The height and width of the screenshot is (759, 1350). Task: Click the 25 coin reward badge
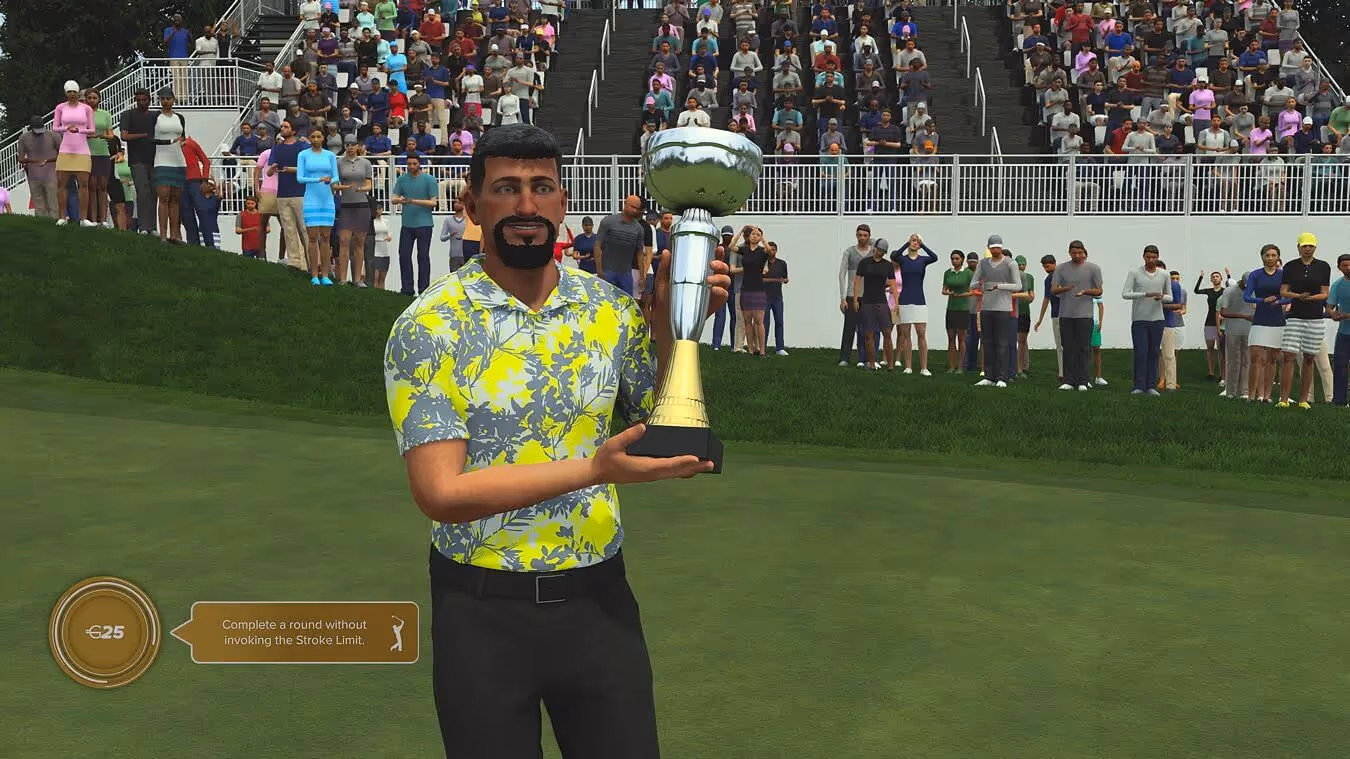[104, 632]
